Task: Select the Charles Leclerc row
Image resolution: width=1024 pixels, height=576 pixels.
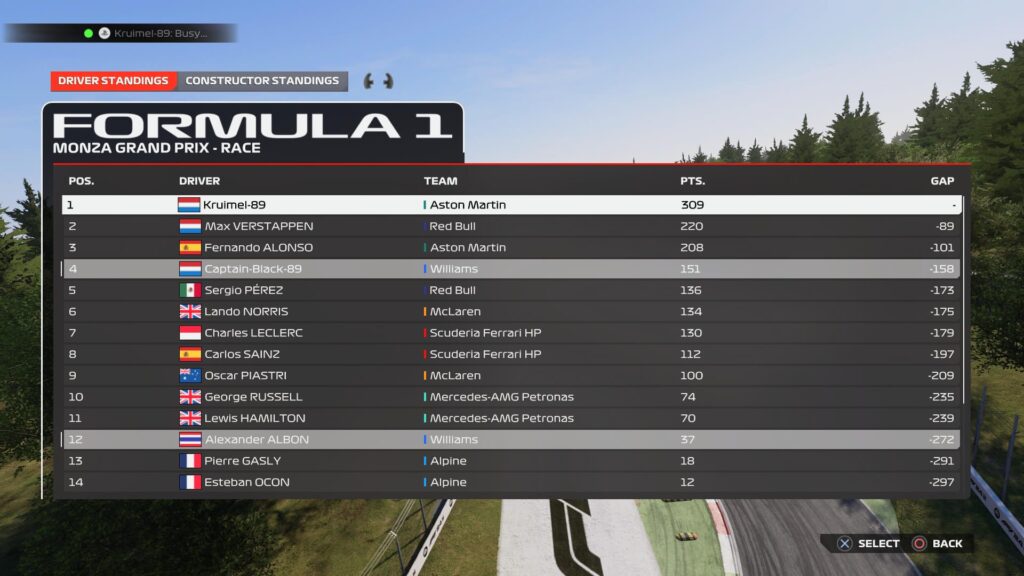Action: [510, 333]
